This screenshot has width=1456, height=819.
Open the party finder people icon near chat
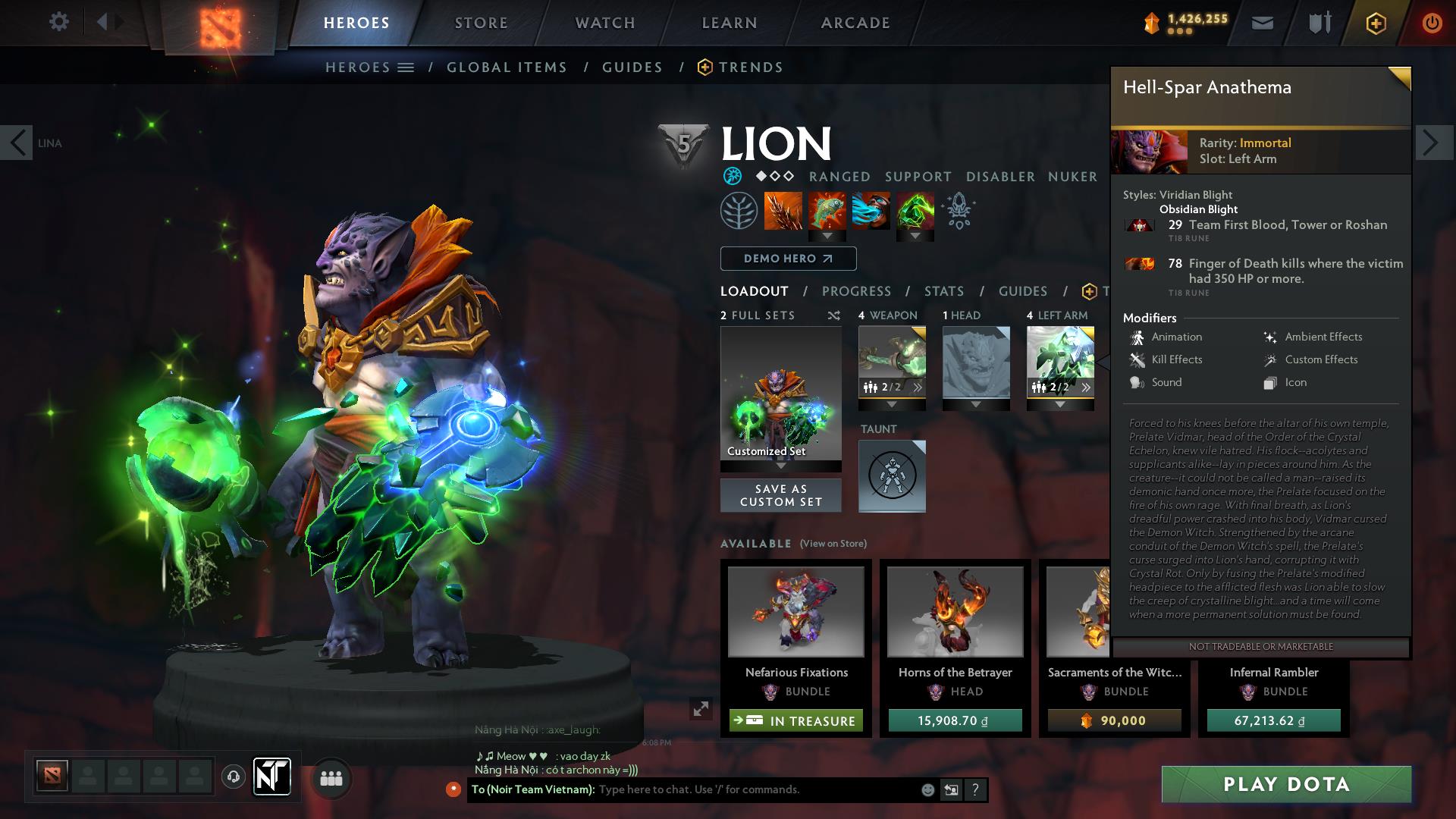331,778
